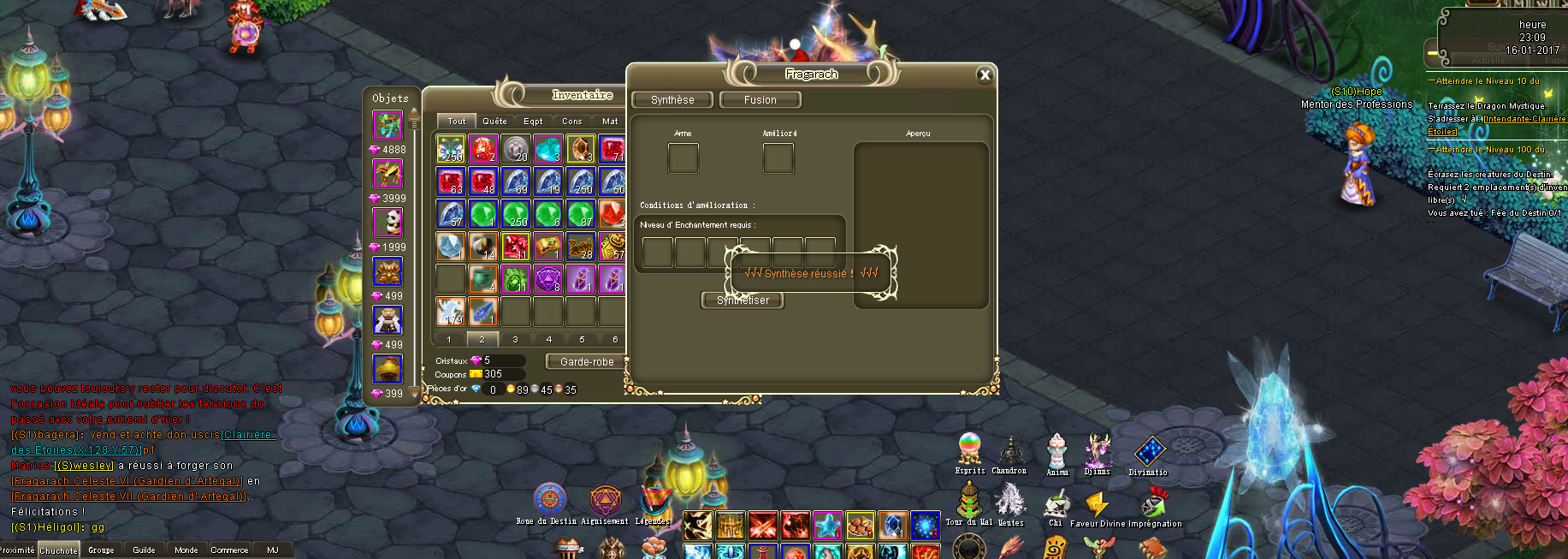
Task: Click the Synthétiser button
Action: (x=743, y=300)
